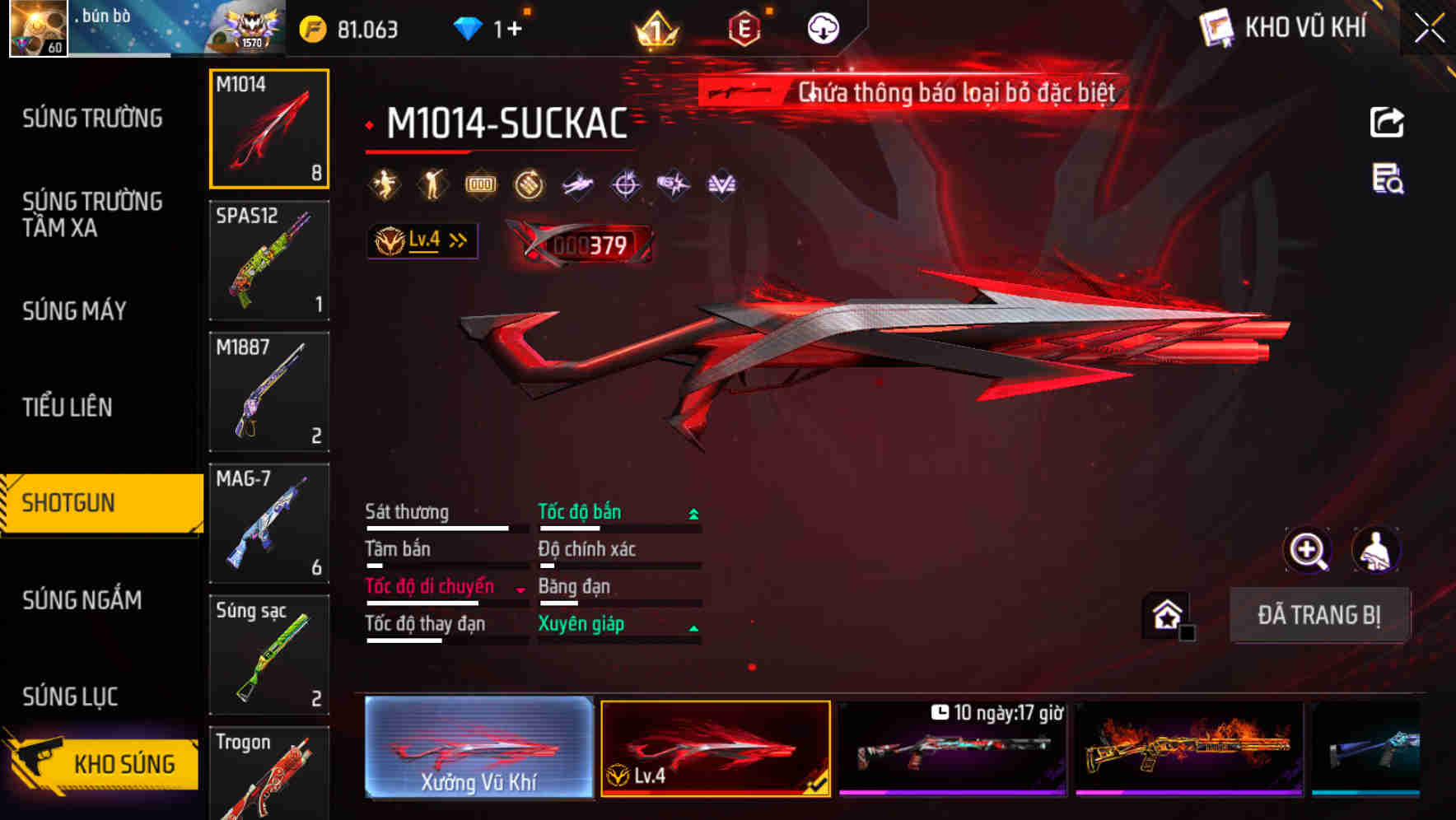Select the skin with 10 ngày:17 giờ timer
Viewport: 1456px width, 820px height.
click(954, 752)
